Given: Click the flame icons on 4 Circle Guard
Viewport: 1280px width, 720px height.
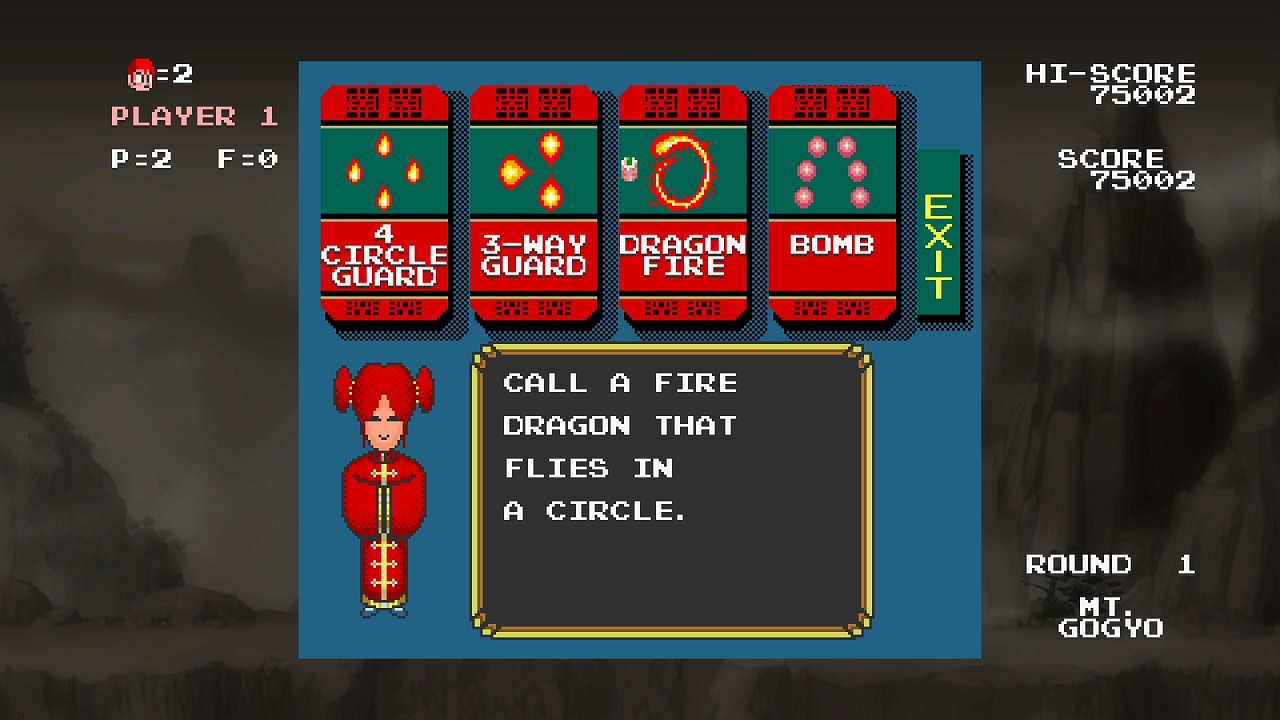Looking at the screenshot, I should [384, 170].
